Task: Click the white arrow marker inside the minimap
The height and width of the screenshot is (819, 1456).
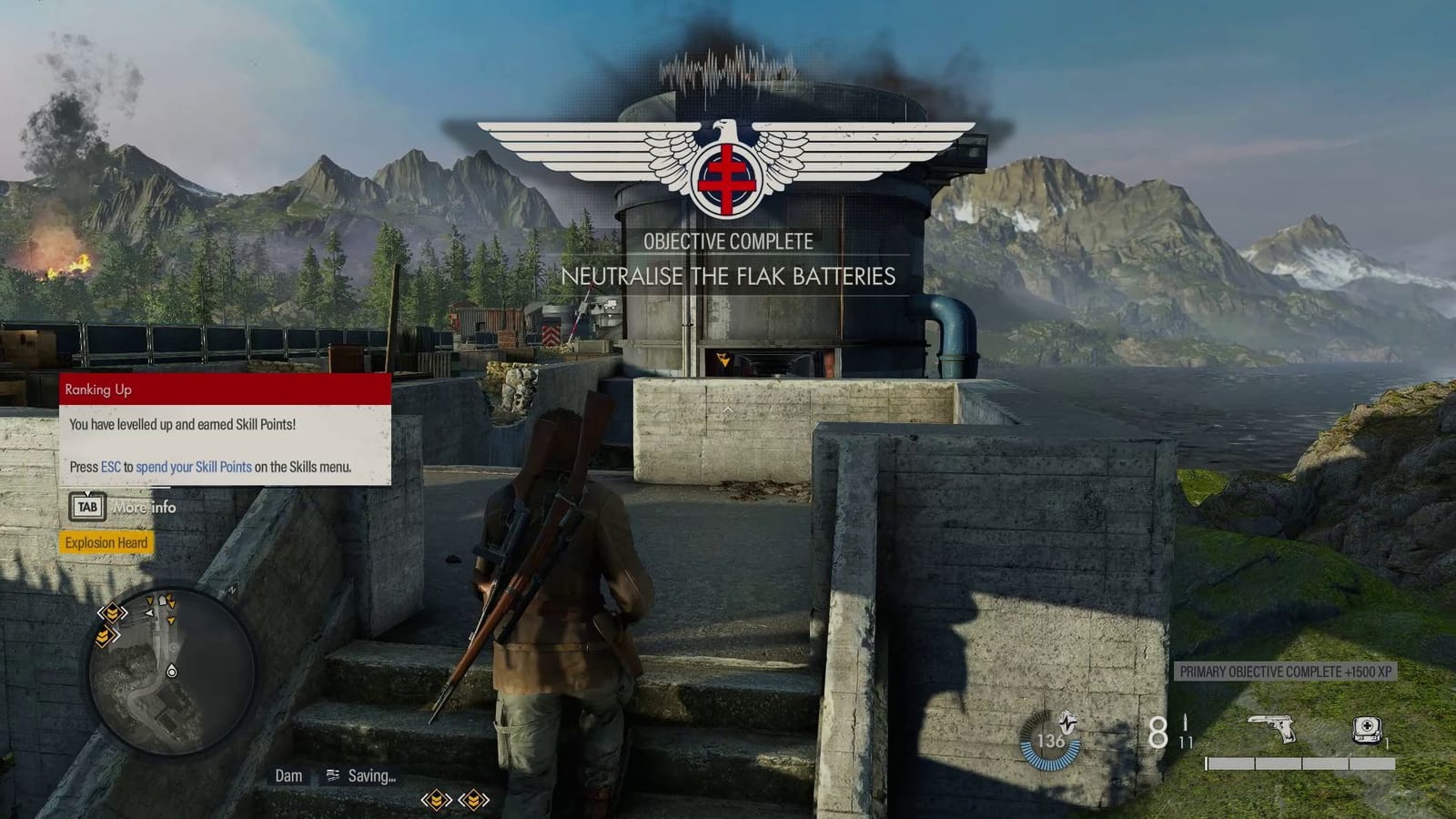Action: click(149, 612)
